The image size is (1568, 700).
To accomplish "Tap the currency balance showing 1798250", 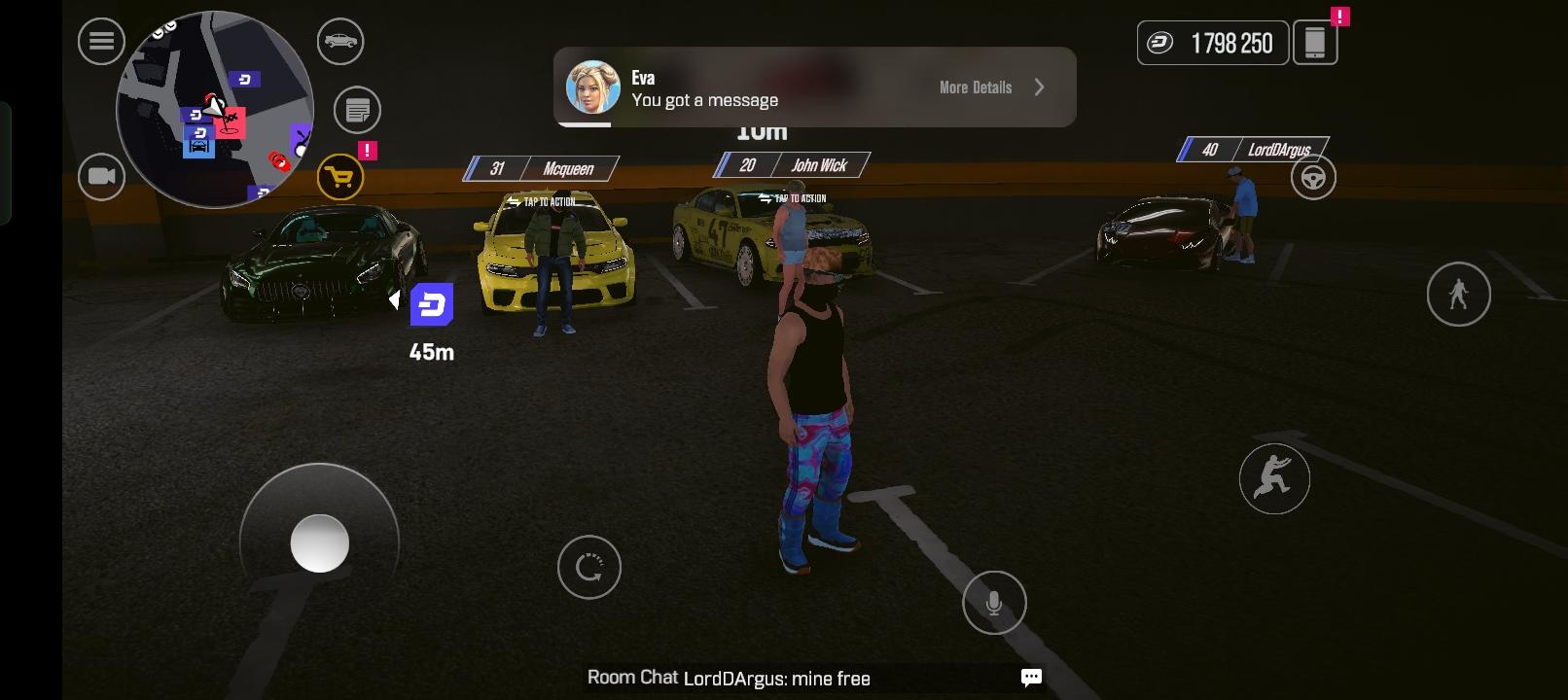I will tap(1212, 42).
